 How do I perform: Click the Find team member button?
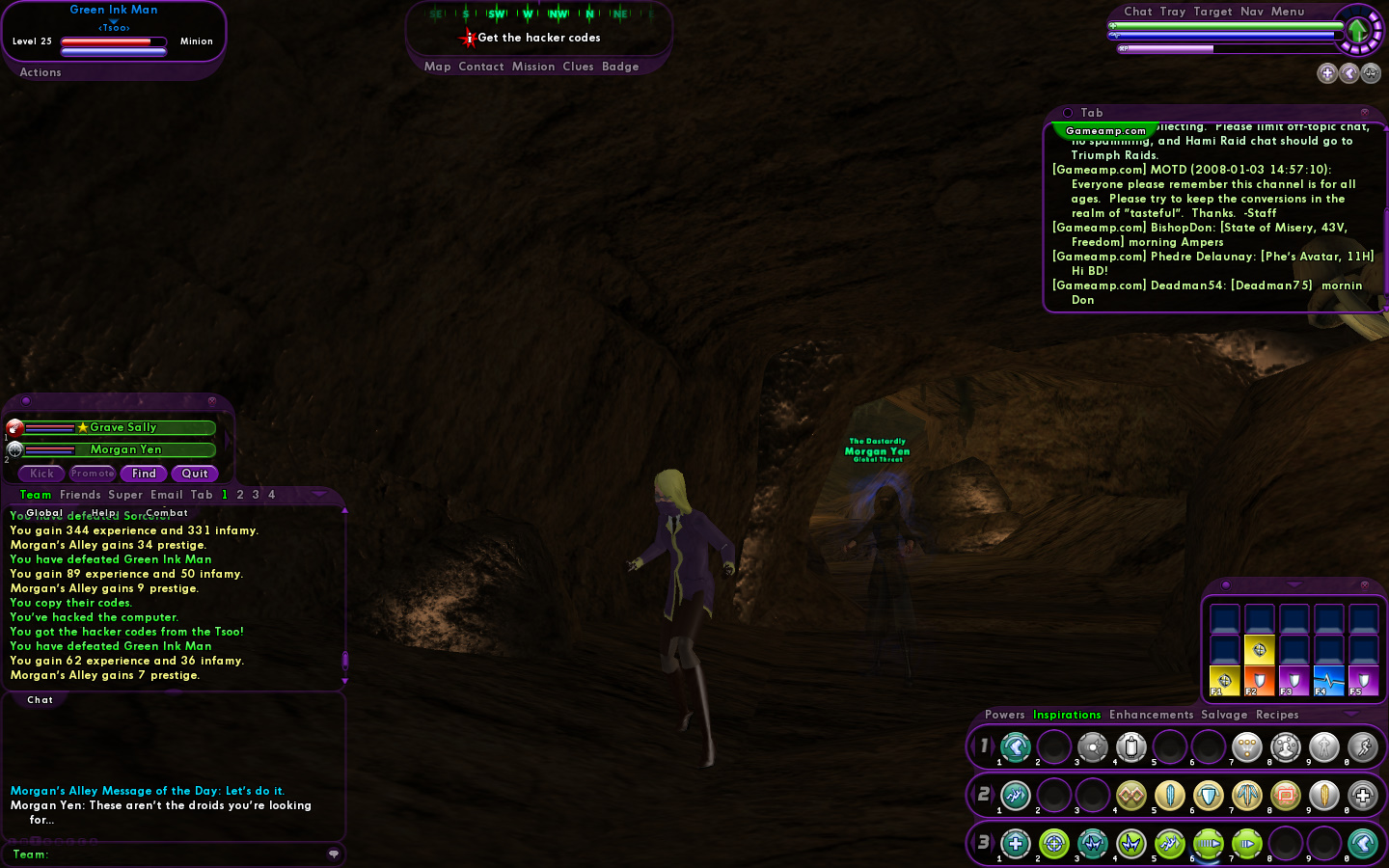point(144,474)
